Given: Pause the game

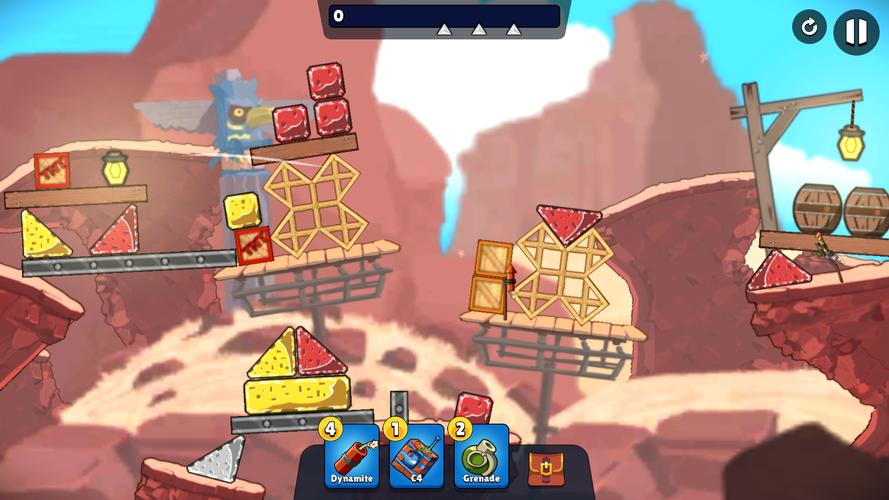Looking at the screenshot, I should [856, 31].
